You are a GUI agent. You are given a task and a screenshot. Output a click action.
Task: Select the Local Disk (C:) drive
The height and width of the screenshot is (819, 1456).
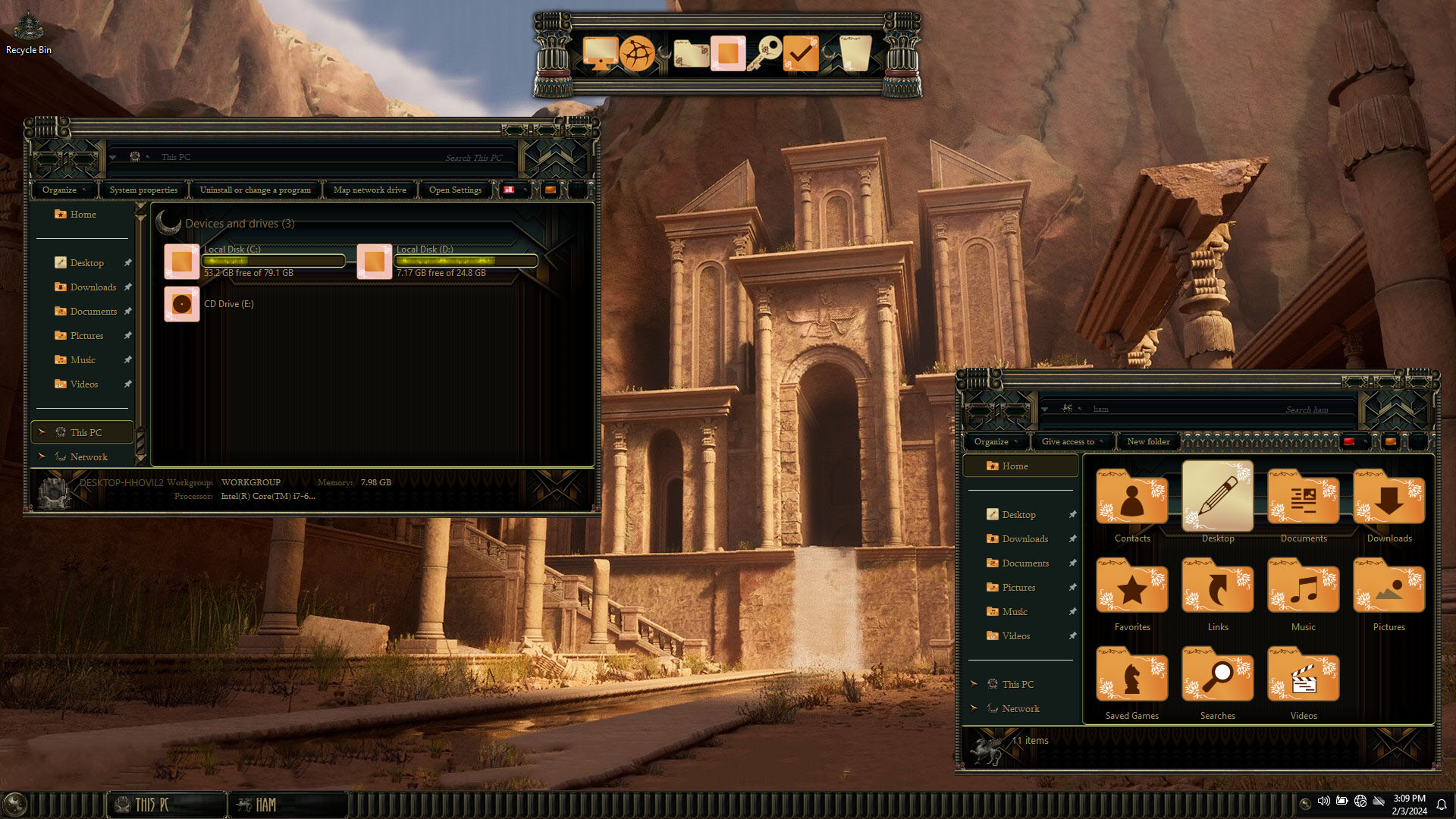point(182,262)
